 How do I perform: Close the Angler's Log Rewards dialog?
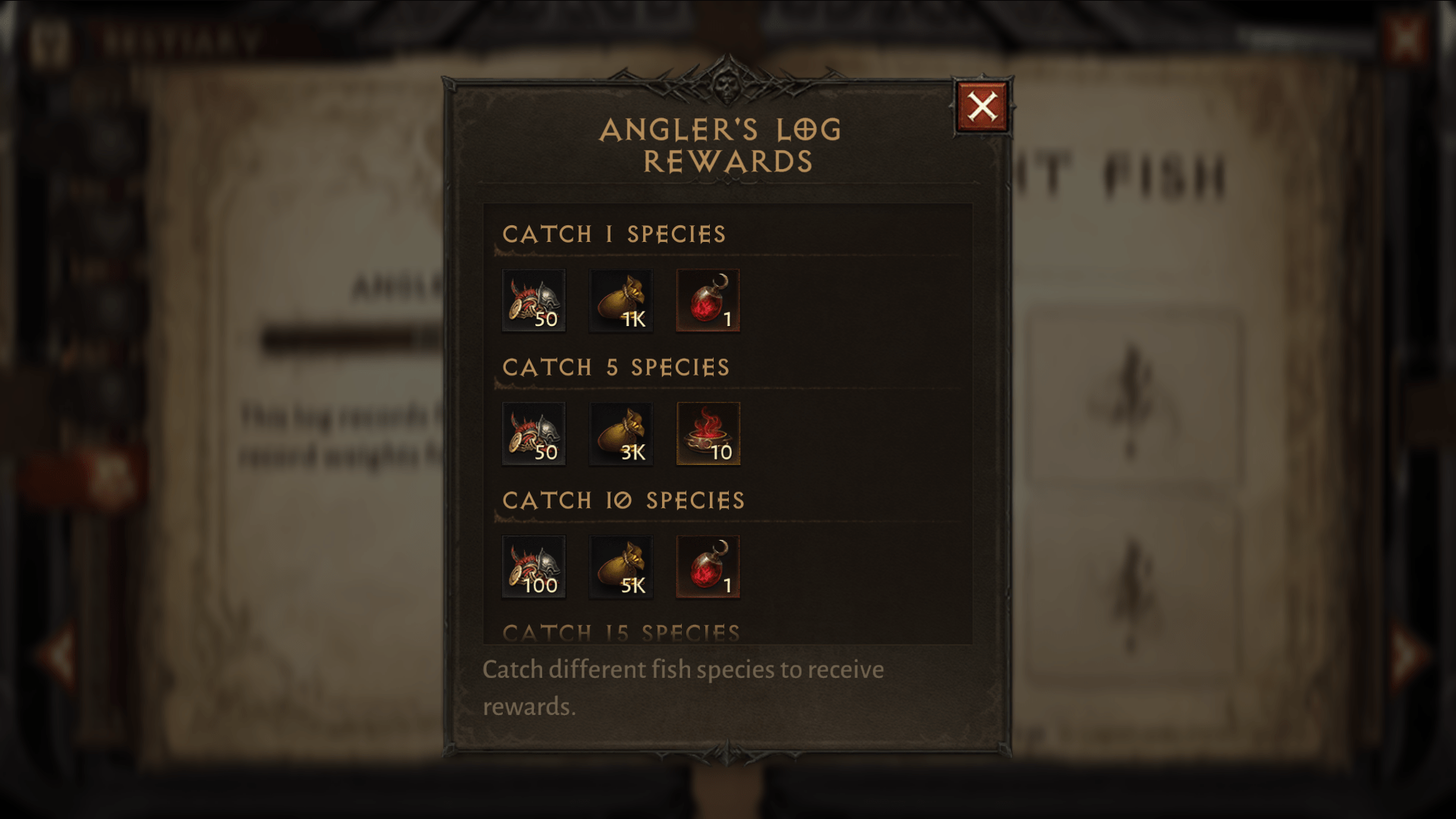click(x=982, y=106)
